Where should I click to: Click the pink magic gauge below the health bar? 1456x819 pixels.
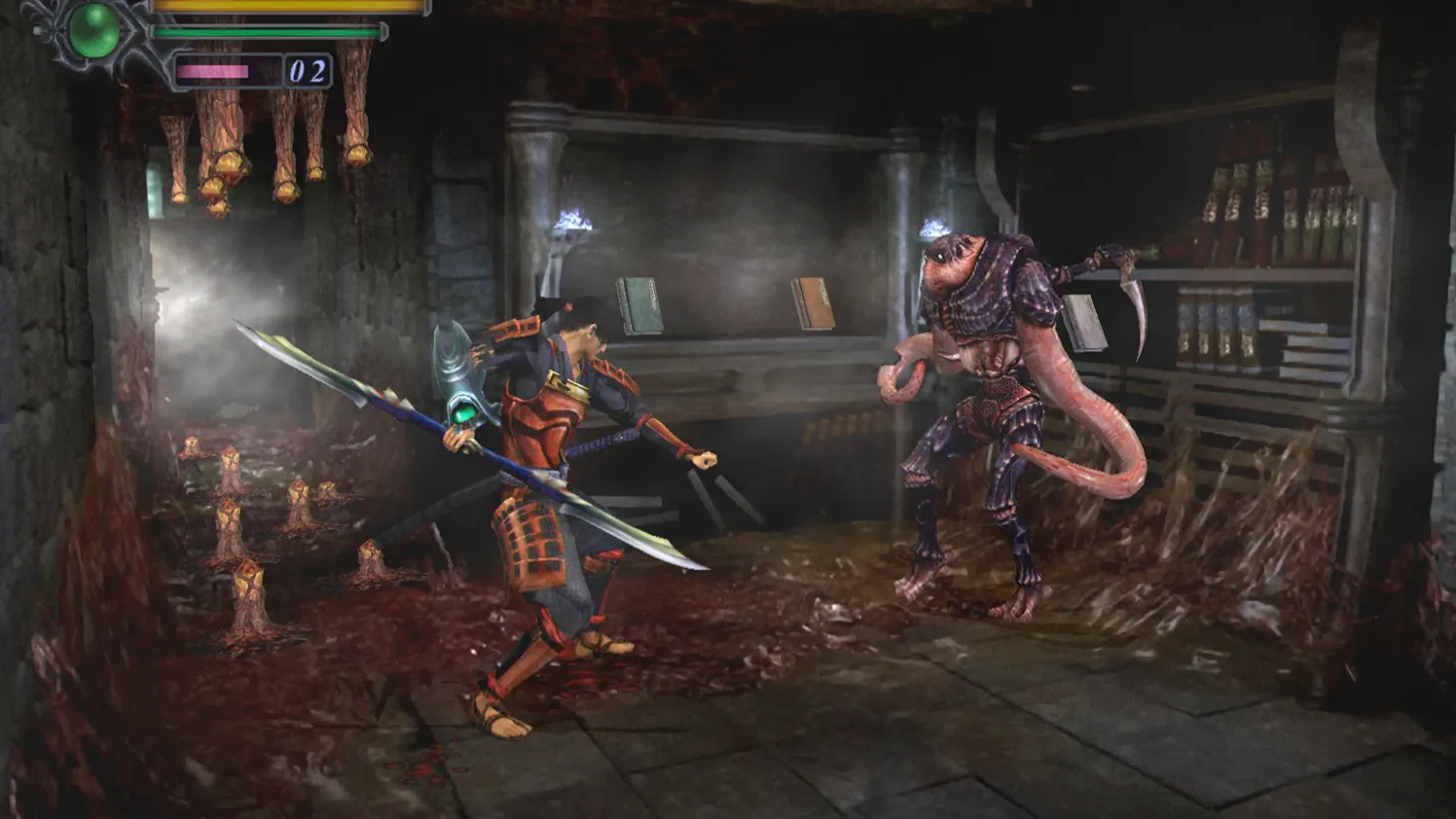coord(212,71)
